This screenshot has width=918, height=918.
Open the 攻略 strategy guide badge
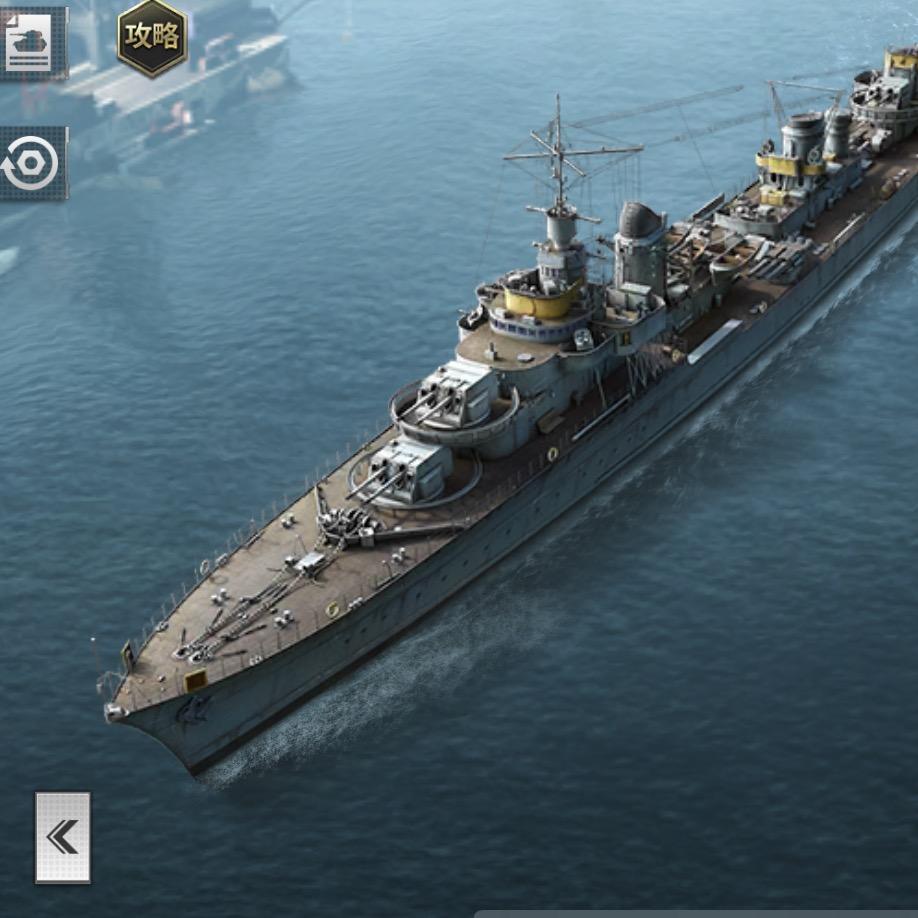coord(152,37)
